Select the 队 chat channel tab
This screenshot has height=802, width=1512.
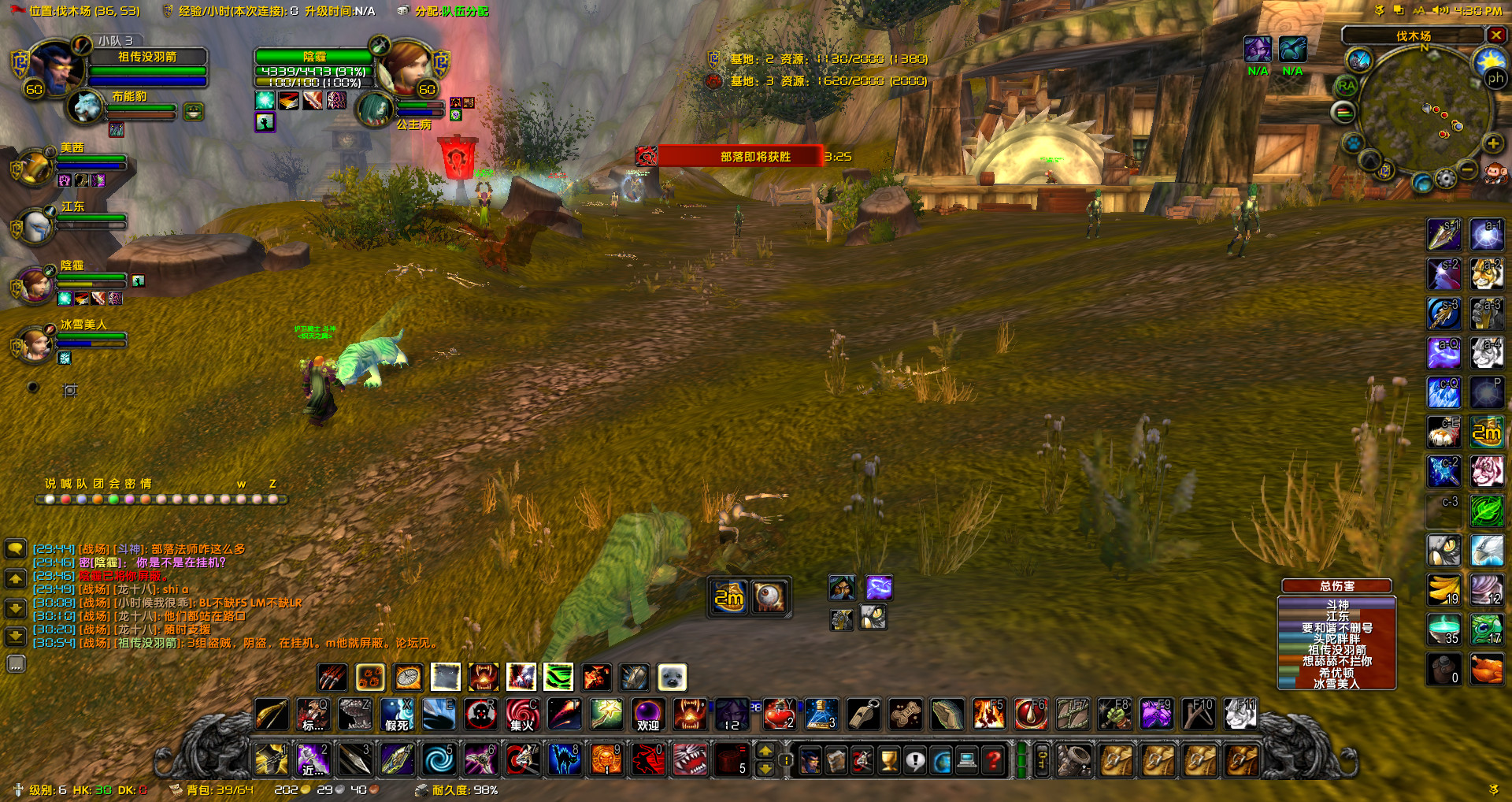(81, 483)
